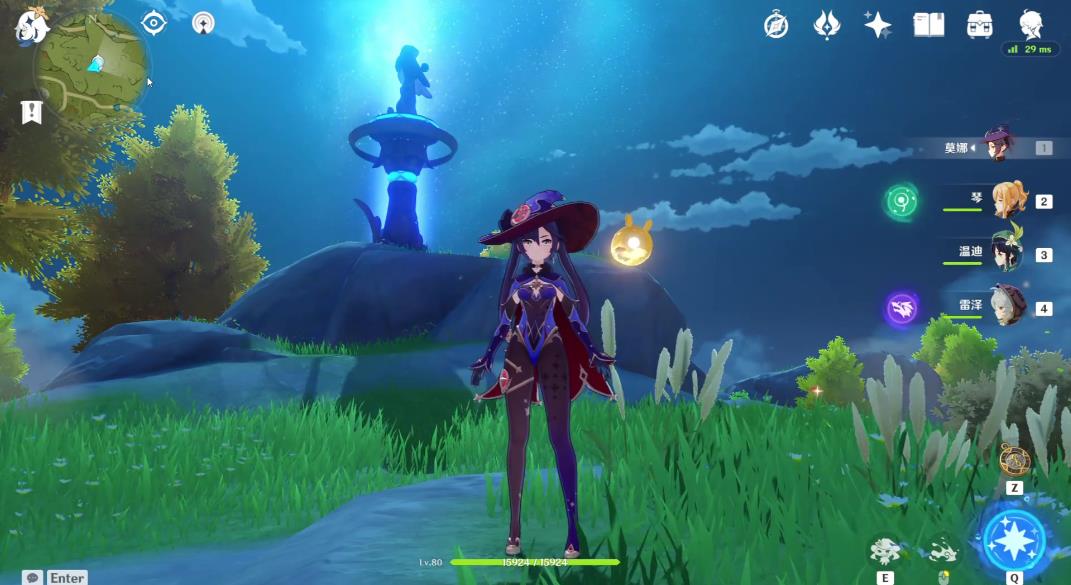Switch to party member 温迪
1071x585 pixels.
click(x=1007, y=254)
